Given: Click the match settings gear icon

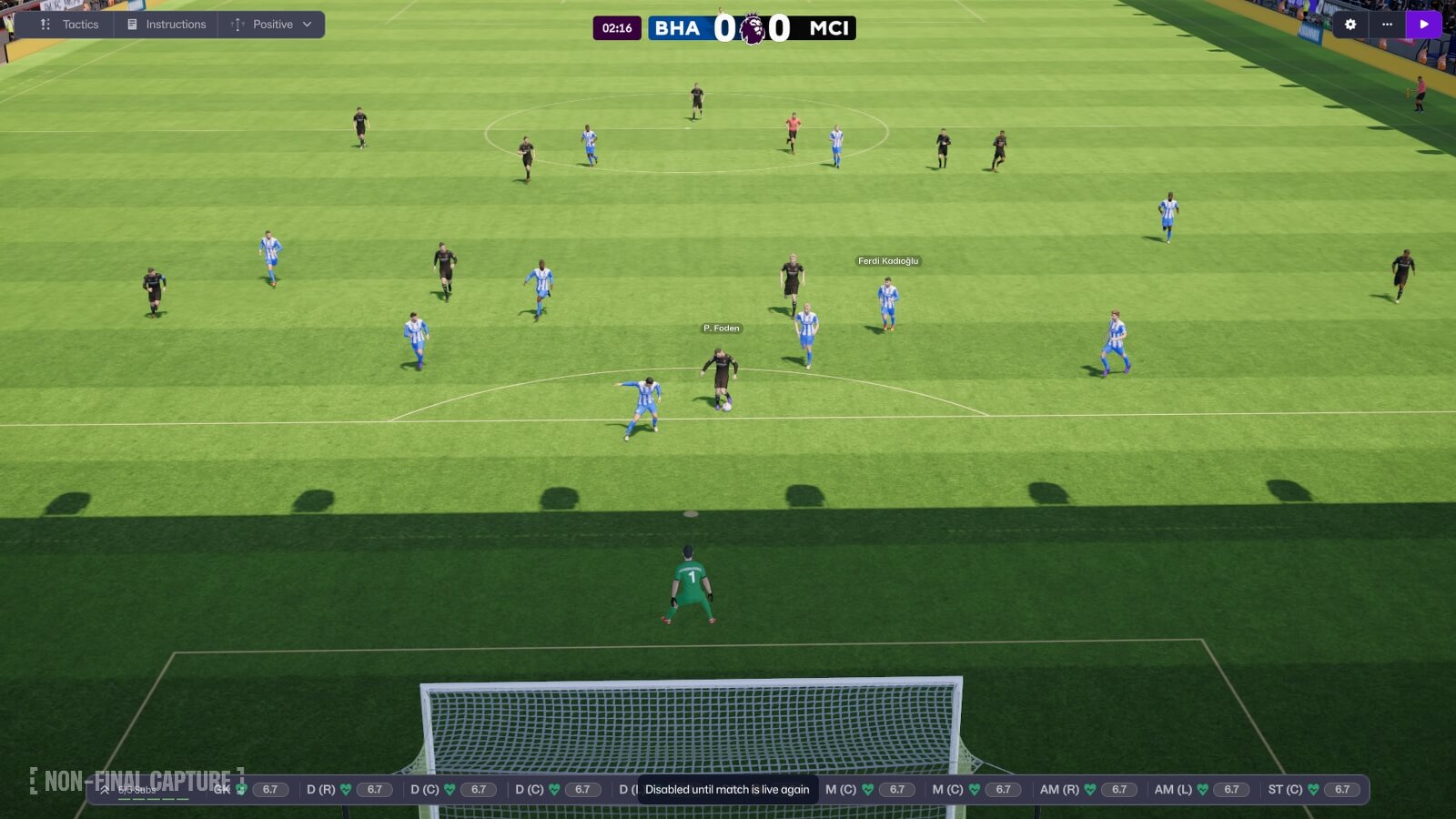Looking at the screenshot, I should pos(1350,25).
